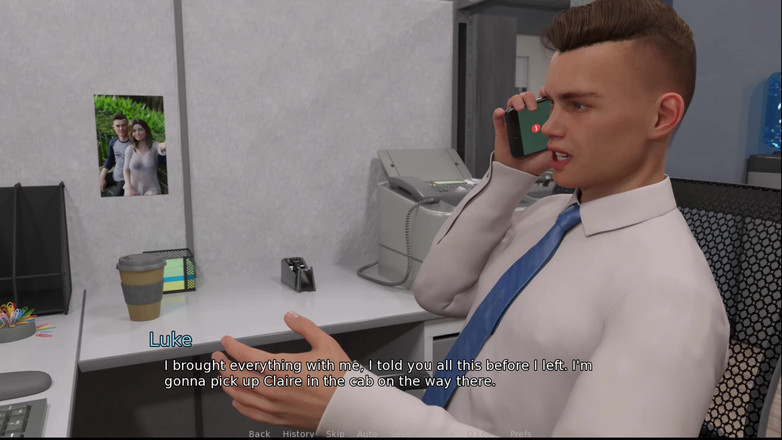782x440 pixels.
Task: Activate Skip to fast-forward dialogue
Action: pyautogui.click(x=335, y=434)
